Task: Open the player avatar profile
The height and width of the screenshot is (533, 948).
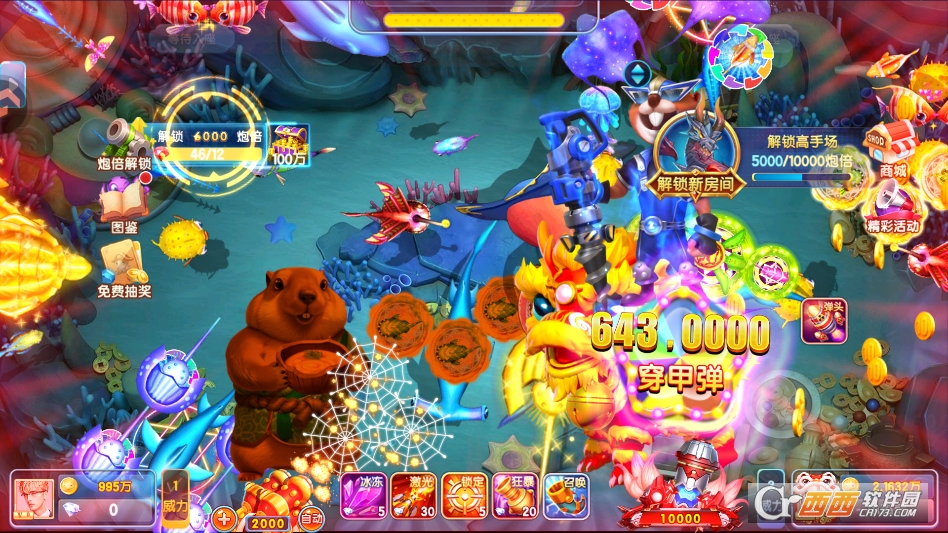Action: [34, 497]
